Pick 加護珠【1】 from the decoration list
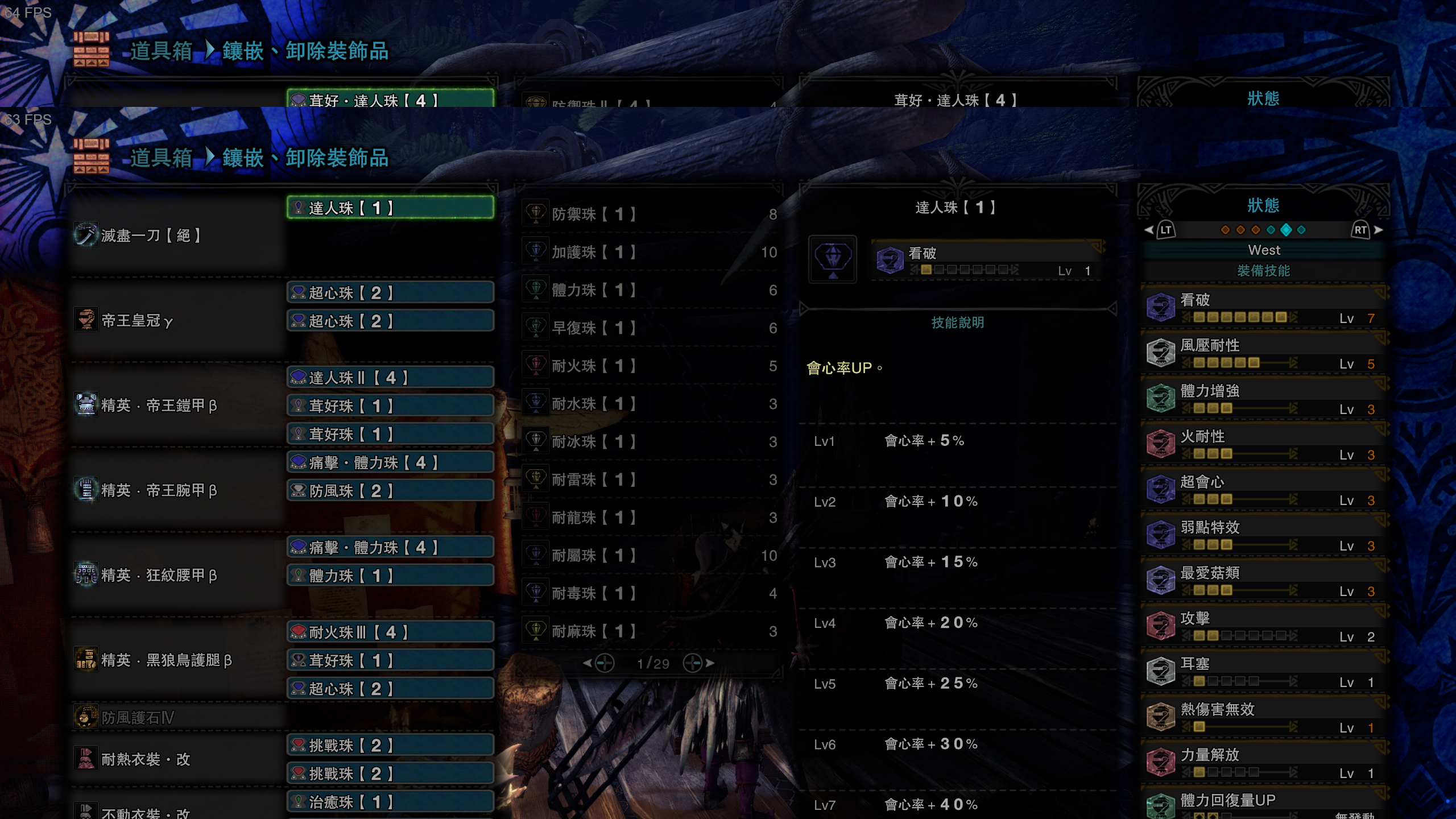1456x819 pixels. 650,252
